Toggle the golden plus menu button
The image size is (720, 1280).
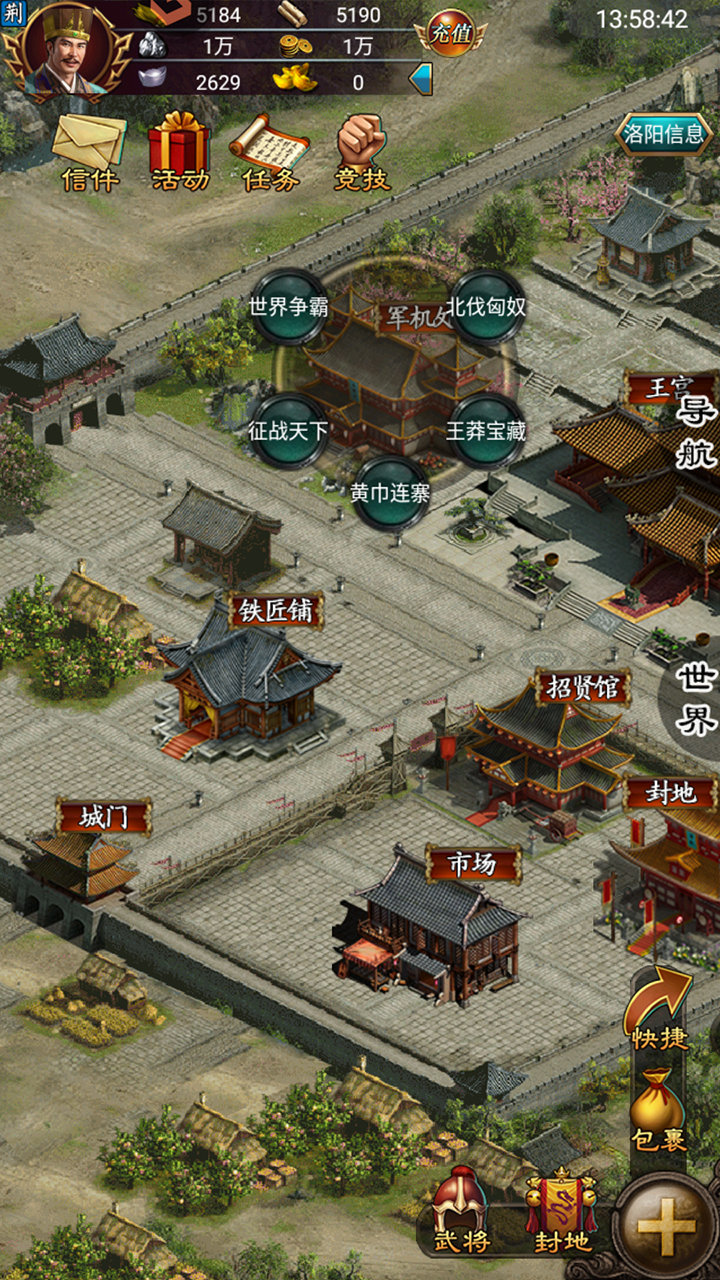click(665, 1227)
